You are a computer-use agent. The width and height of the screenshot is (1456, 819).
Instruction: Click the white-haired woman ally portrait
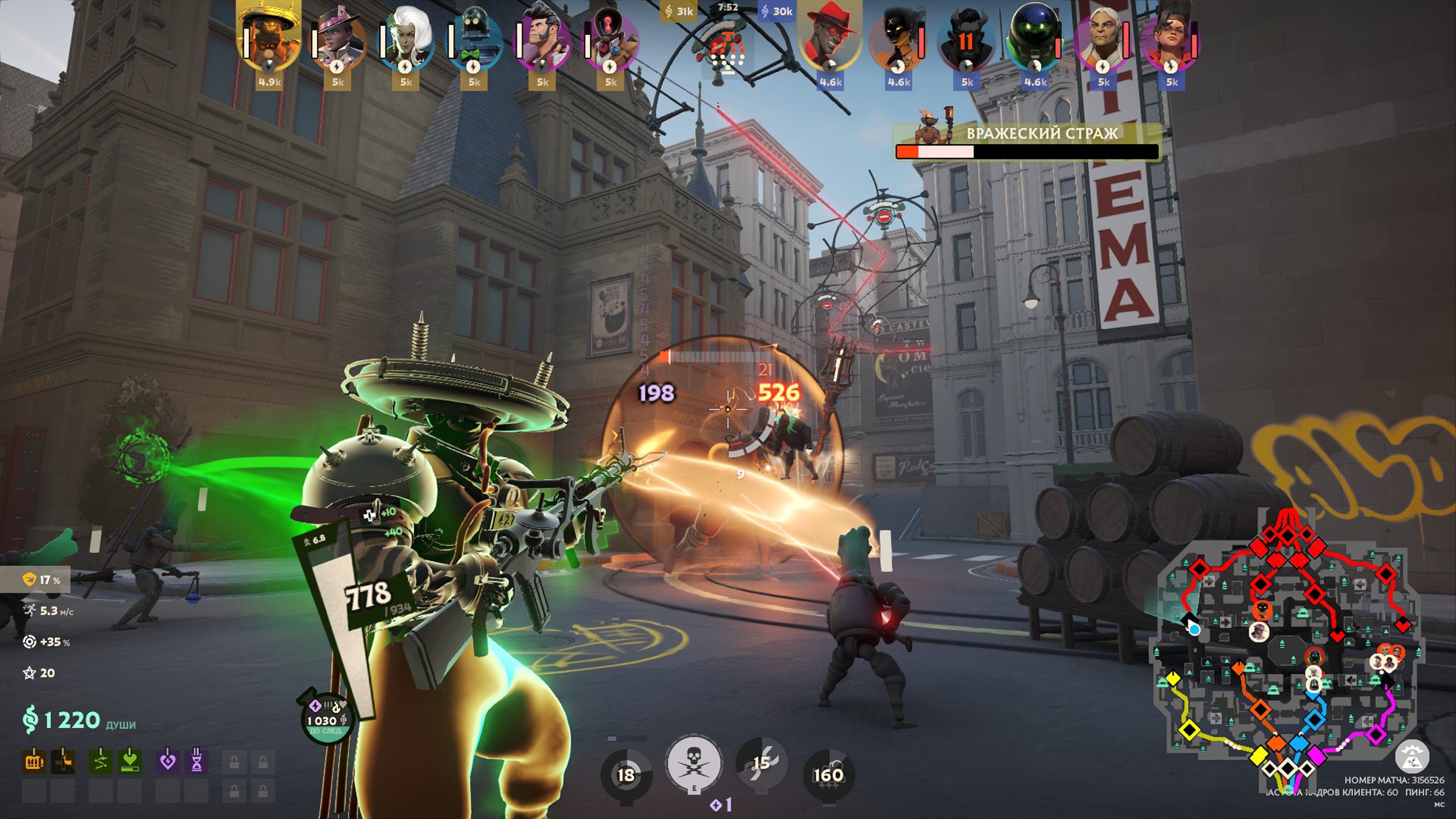(x=406, y=39)
